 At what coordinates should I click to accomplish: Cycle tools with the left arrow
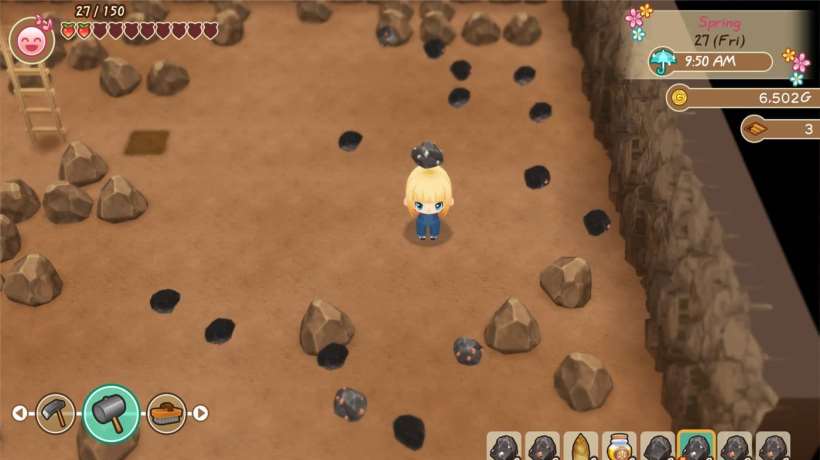[x=18, y=413]
